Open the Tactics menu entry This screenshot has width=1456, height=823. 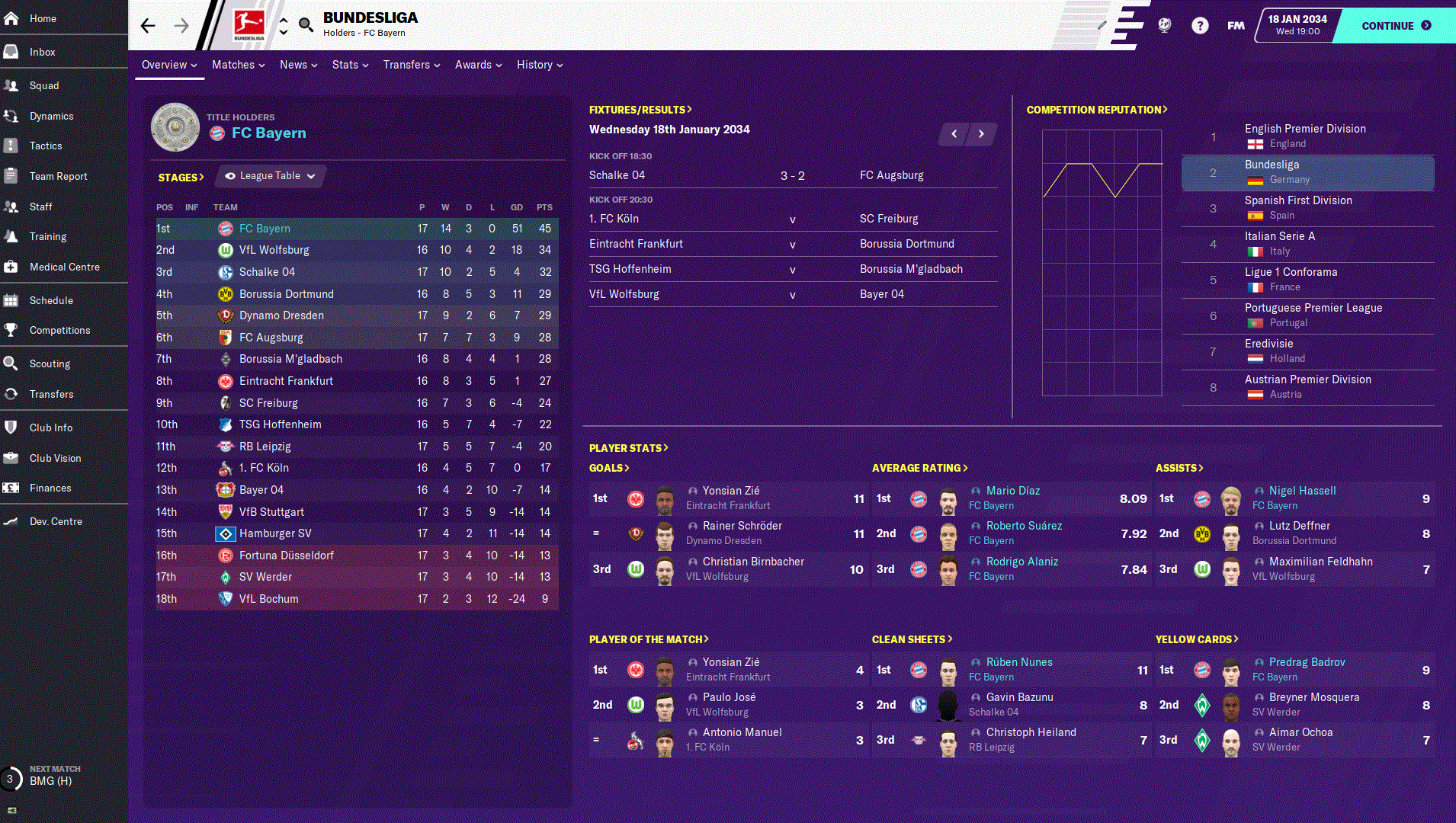click(x=46, y=146)
